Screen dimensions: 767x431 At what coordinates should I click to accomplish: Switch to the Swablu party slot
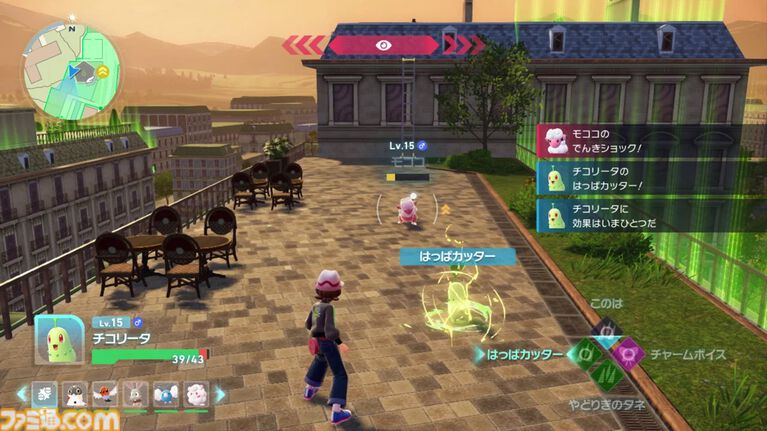(x=165, y=394)
